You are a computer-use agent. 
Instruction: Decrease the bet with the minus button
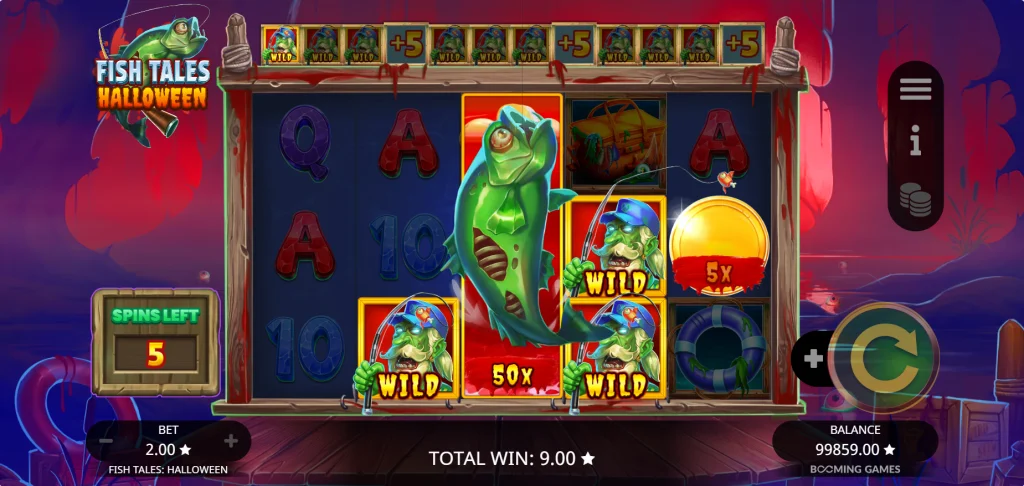coord(107,441)
